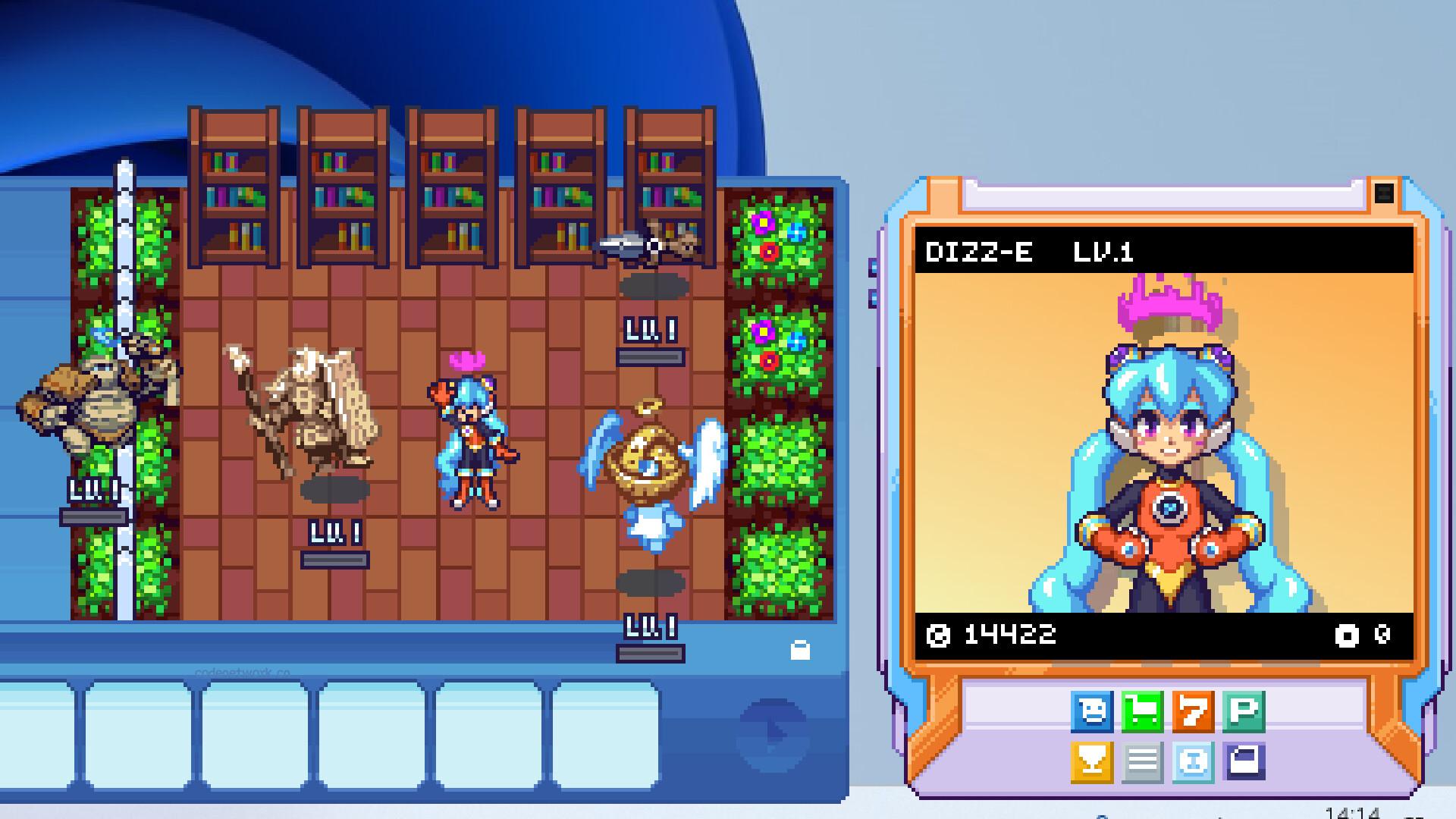Open the grey three-line list menu
This screenshot has height=819, width=1456.
click(1142, 761)
